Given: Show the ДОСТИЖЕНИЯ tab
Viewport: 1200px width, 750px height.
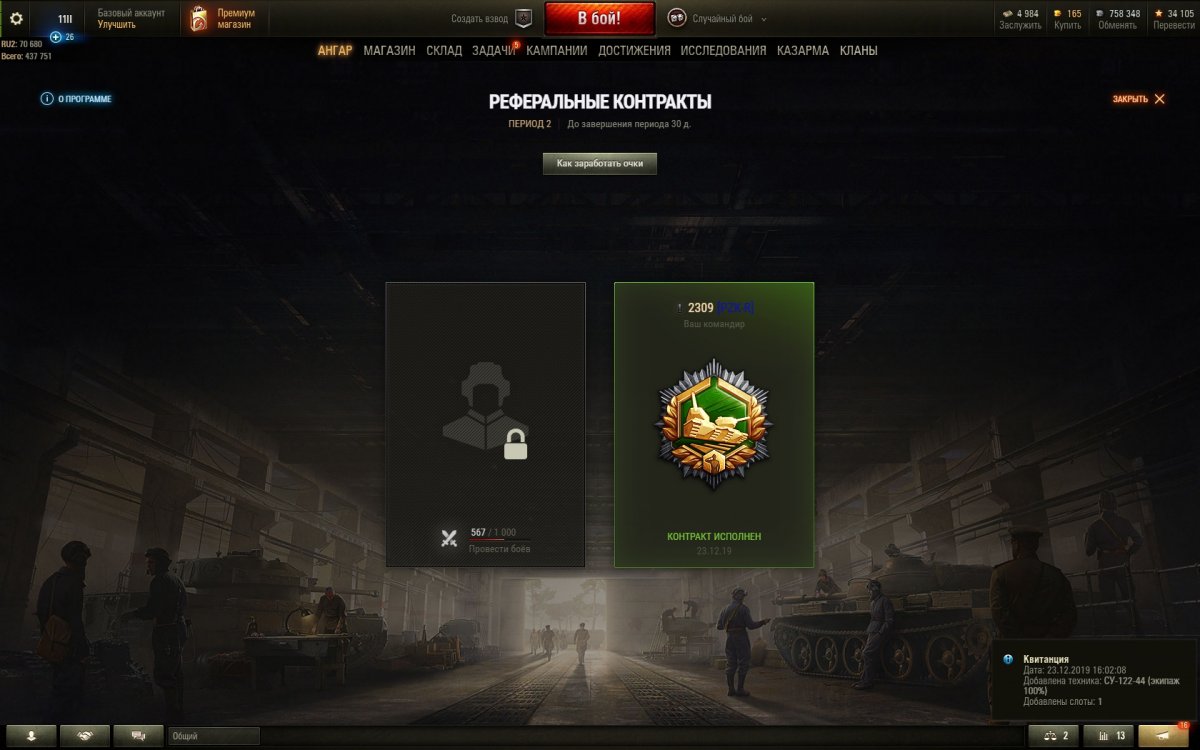Looking at the screenshot, I should point(634,50).
